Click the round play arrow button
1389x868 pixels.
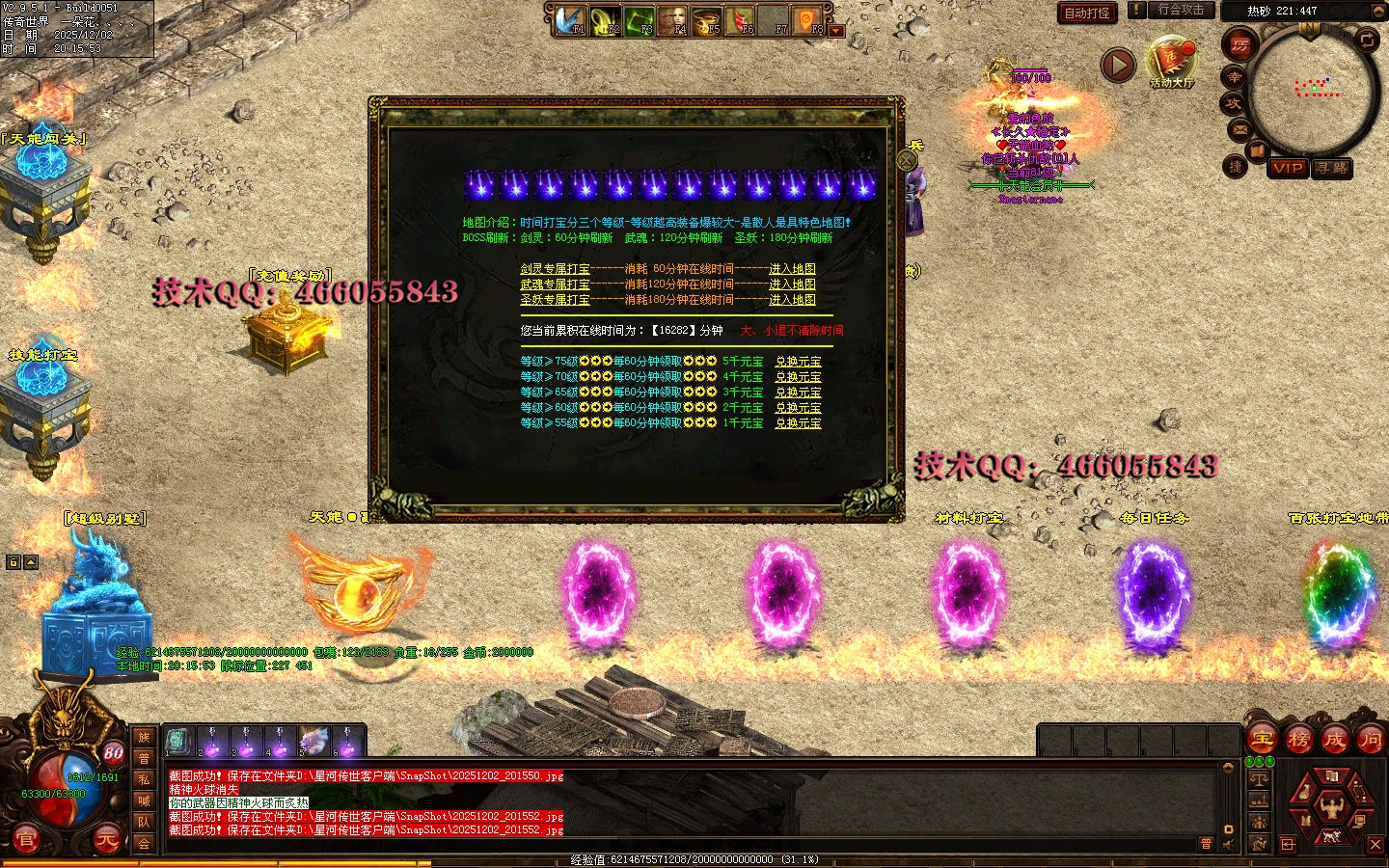click(1118, 66)
